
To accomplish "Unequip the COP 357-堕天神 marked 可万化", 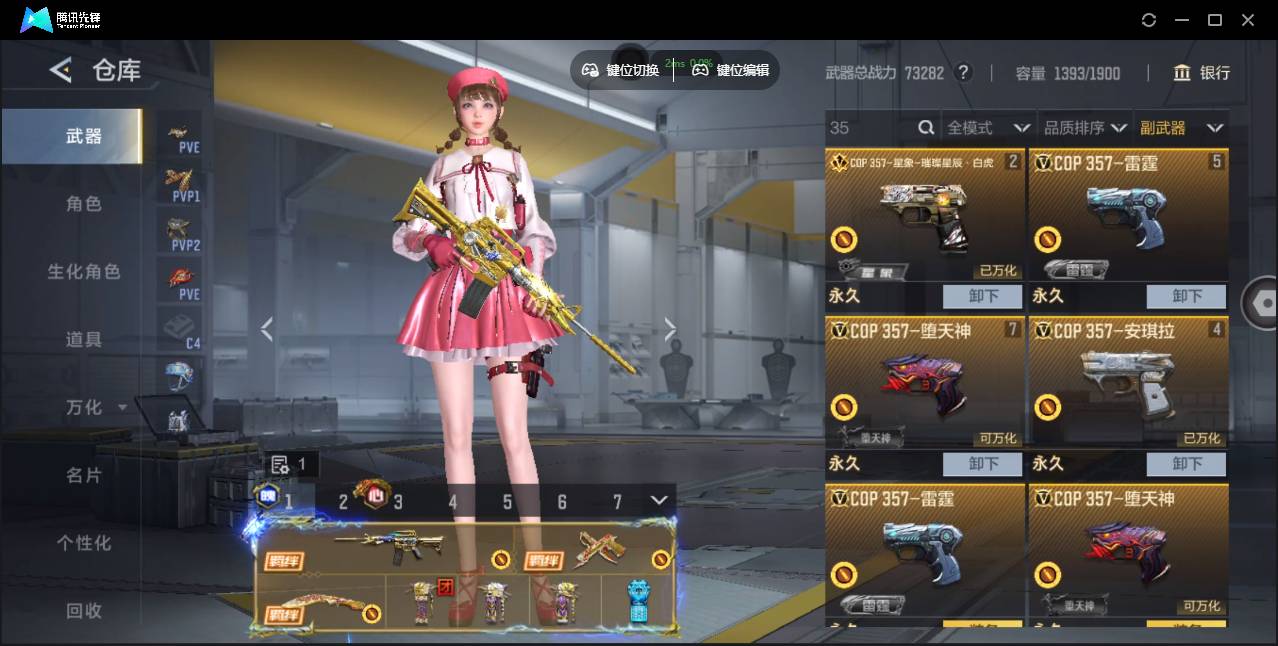I will coord(983,464).
